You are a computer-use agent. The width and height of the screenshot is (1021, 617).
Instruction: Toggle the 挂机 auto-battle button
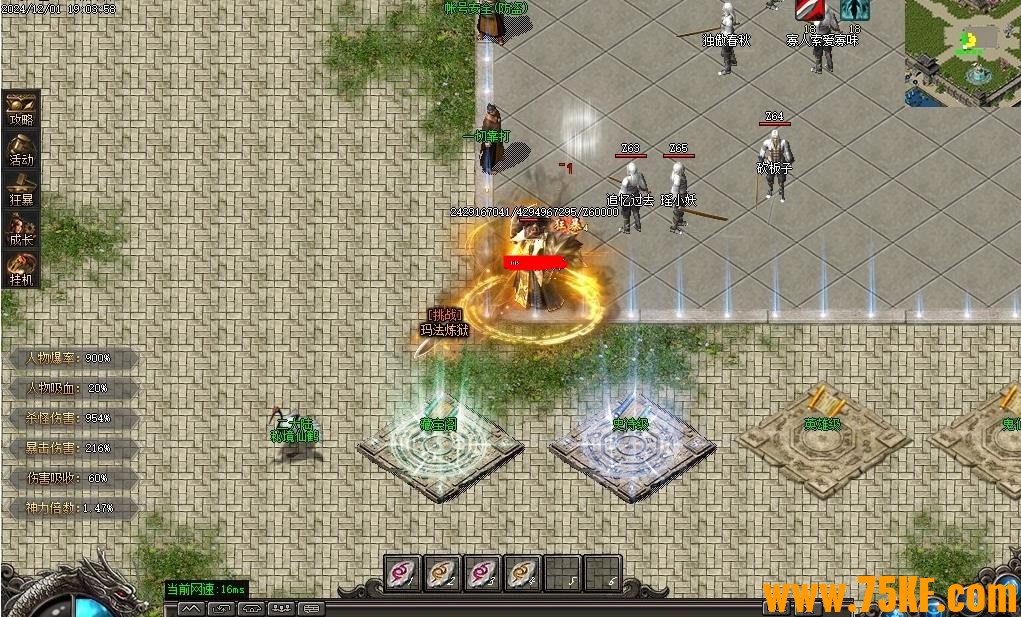coord(22,268)
